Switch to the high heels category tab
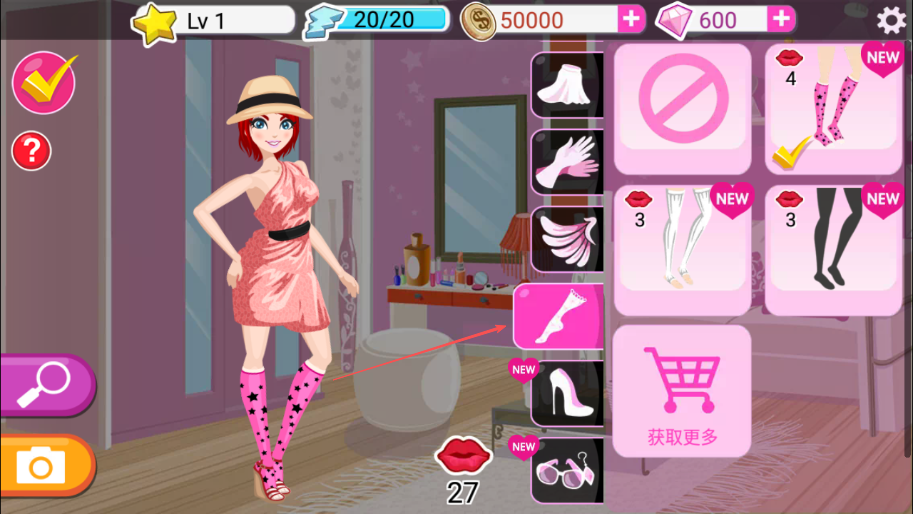Screen dimensions: 913x514 [568, 393]
